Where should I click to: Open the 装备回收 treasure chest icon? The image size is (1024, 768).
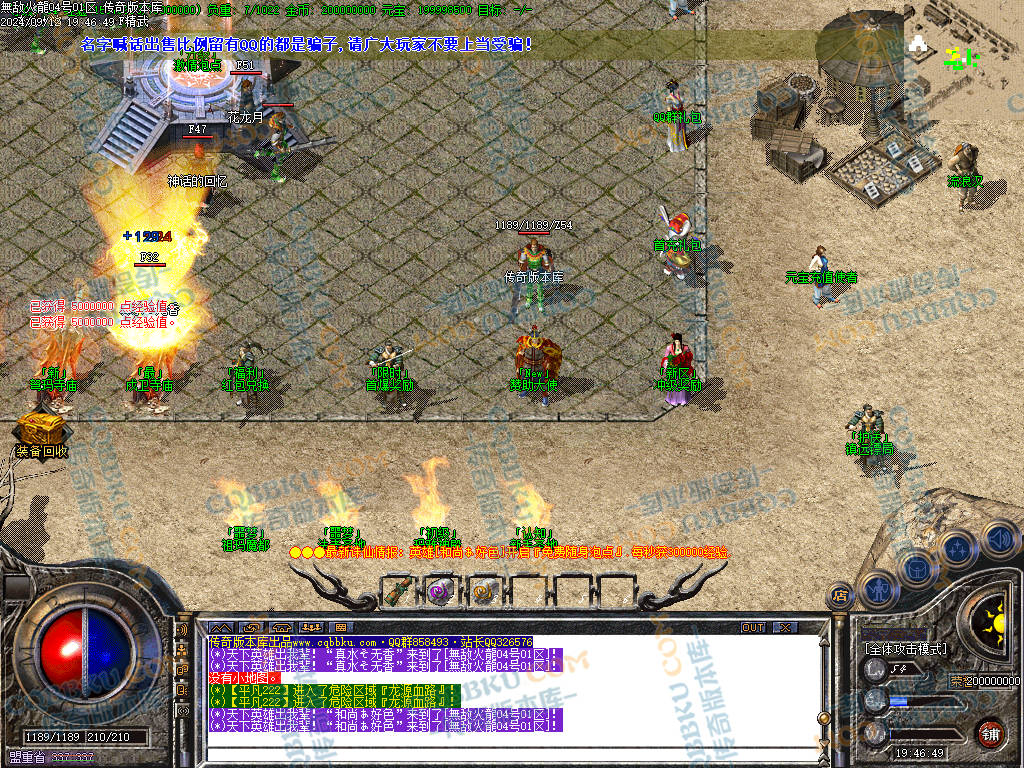(41, 431)
